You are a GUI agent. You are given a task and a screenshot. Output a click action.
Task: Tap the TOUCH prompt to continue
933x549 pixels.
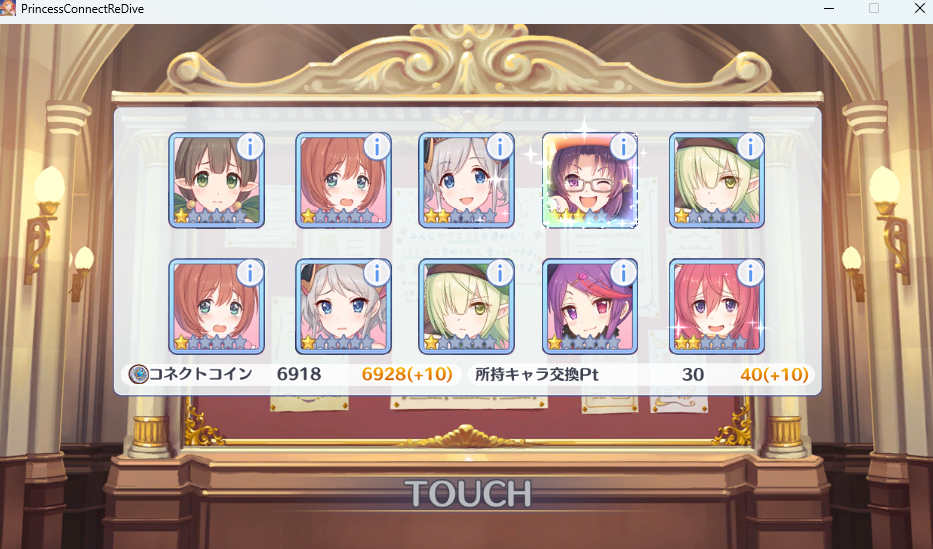pos(467,493)
